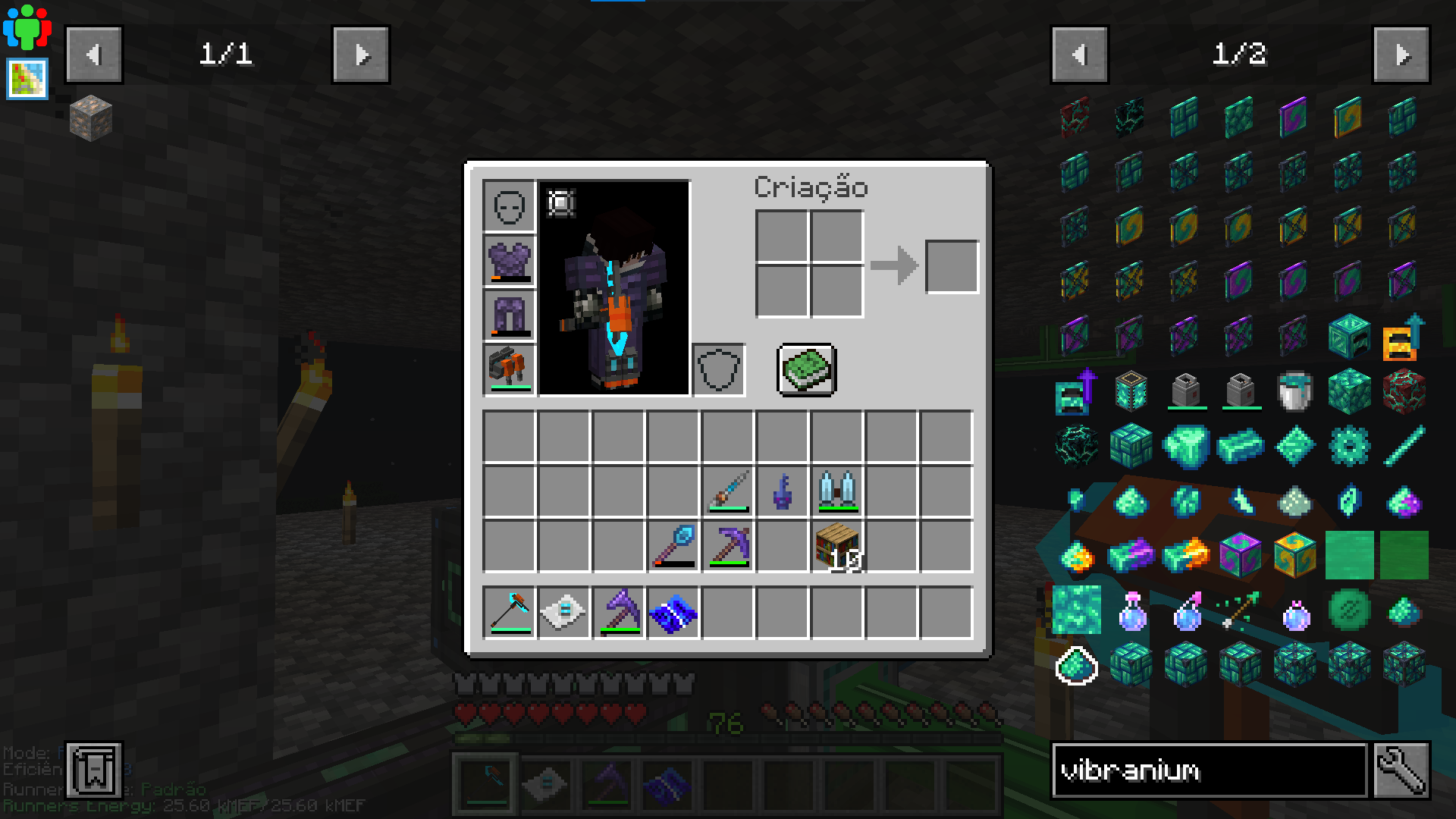Click the arrow pointing to the crafting result slot
Viewport: 1456px width, 819px height.
point(895,264)
